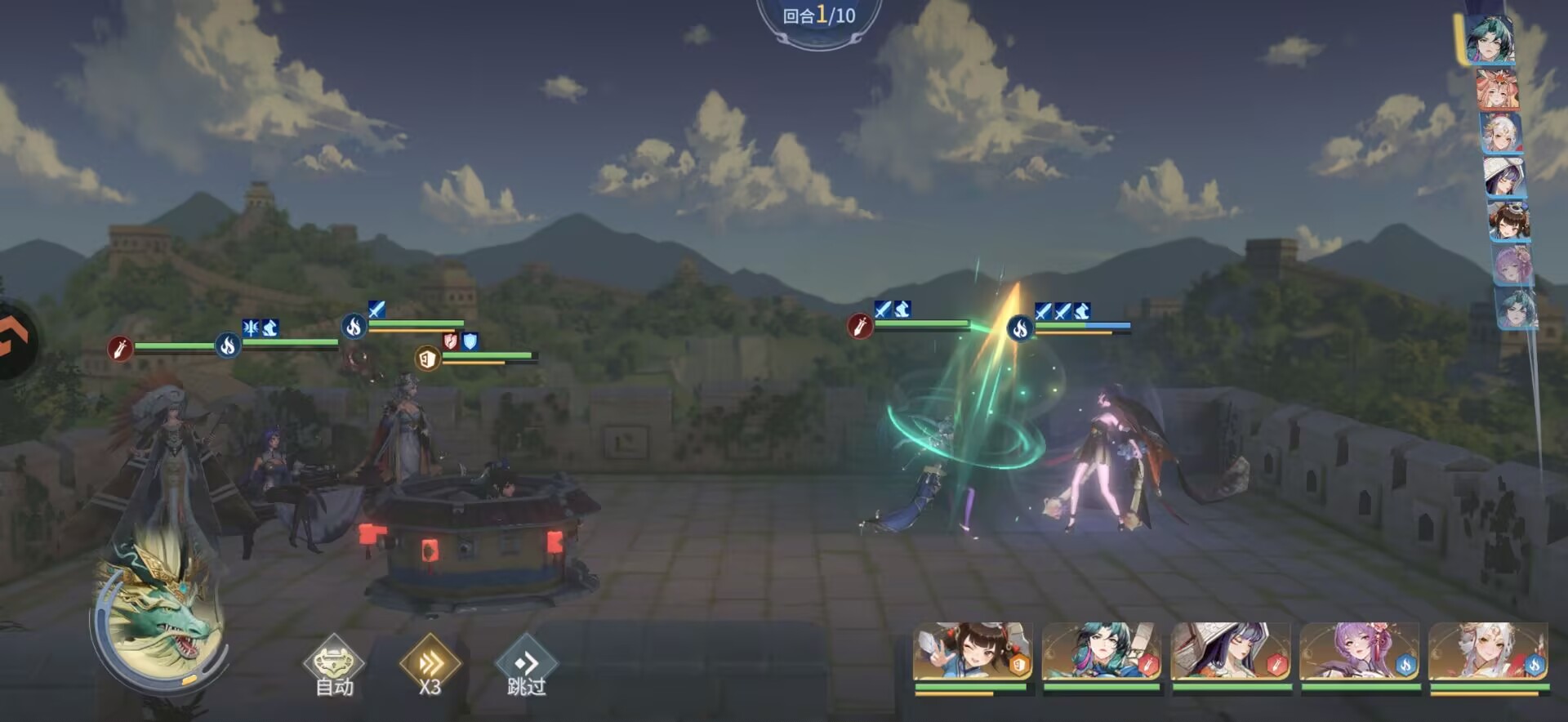Click the white-hat portrait in turn order
The image size is (1568, 722).
point(1504,177)
